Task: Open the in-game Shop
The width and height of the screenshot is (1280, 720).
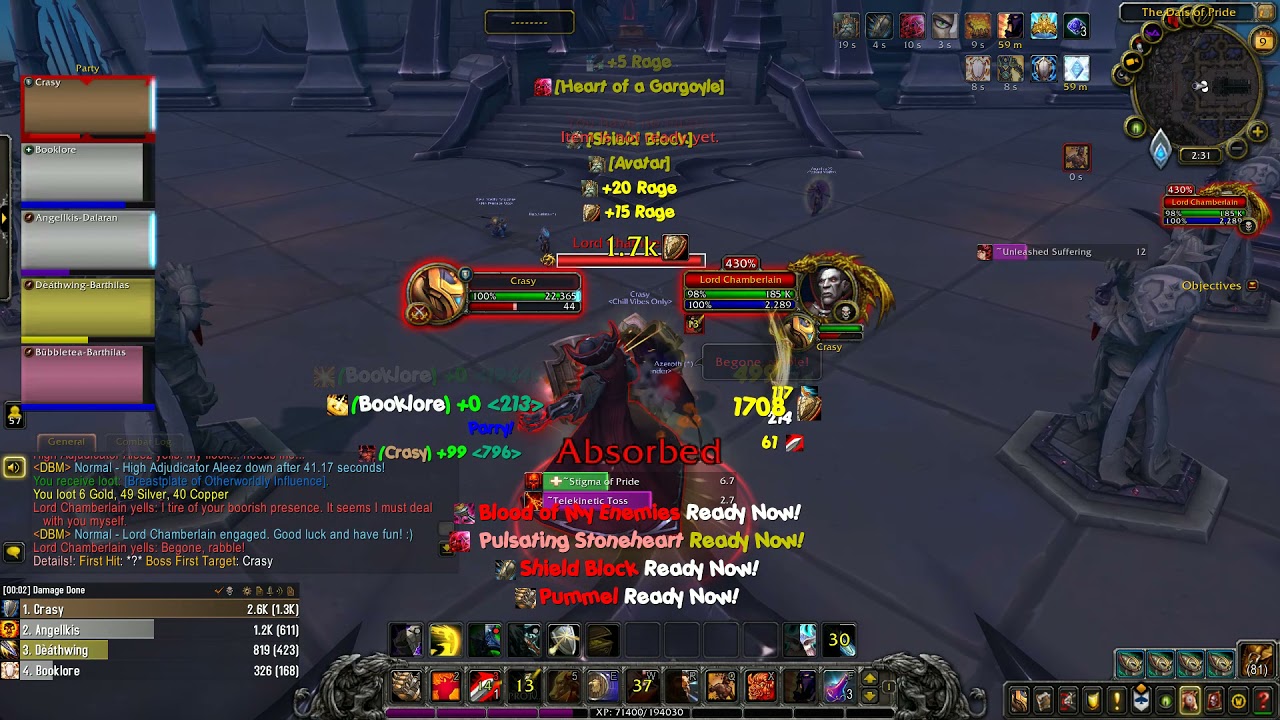Action: click(x=1237, y=700)
